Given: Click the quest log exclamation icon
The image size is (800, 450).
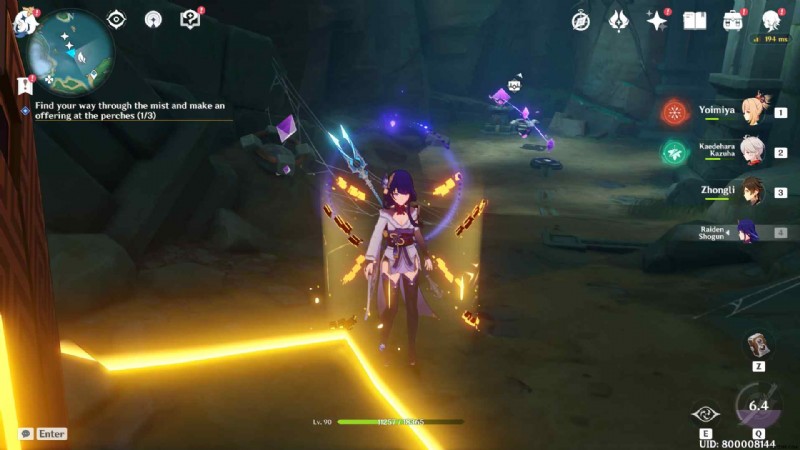Looking at the screenshot, I should pos(25,86).
